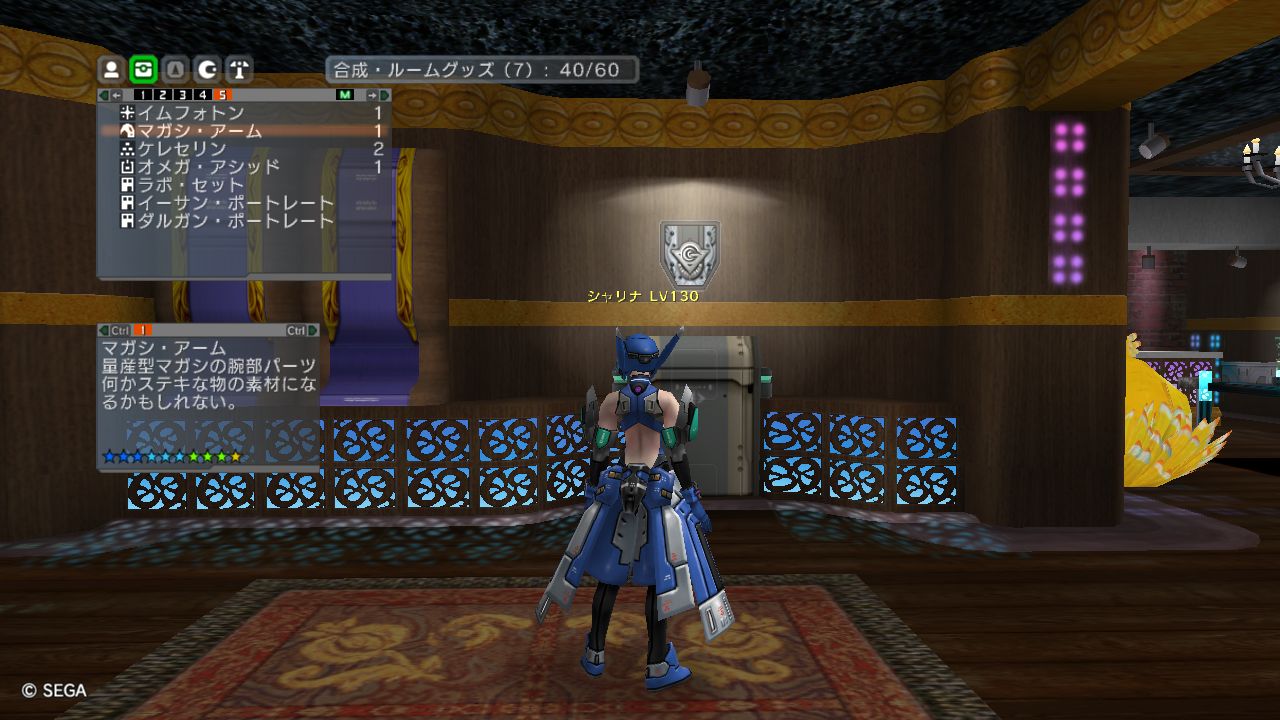Select the orange page 5 tab

pyautogui.click(x=223, y=95)
